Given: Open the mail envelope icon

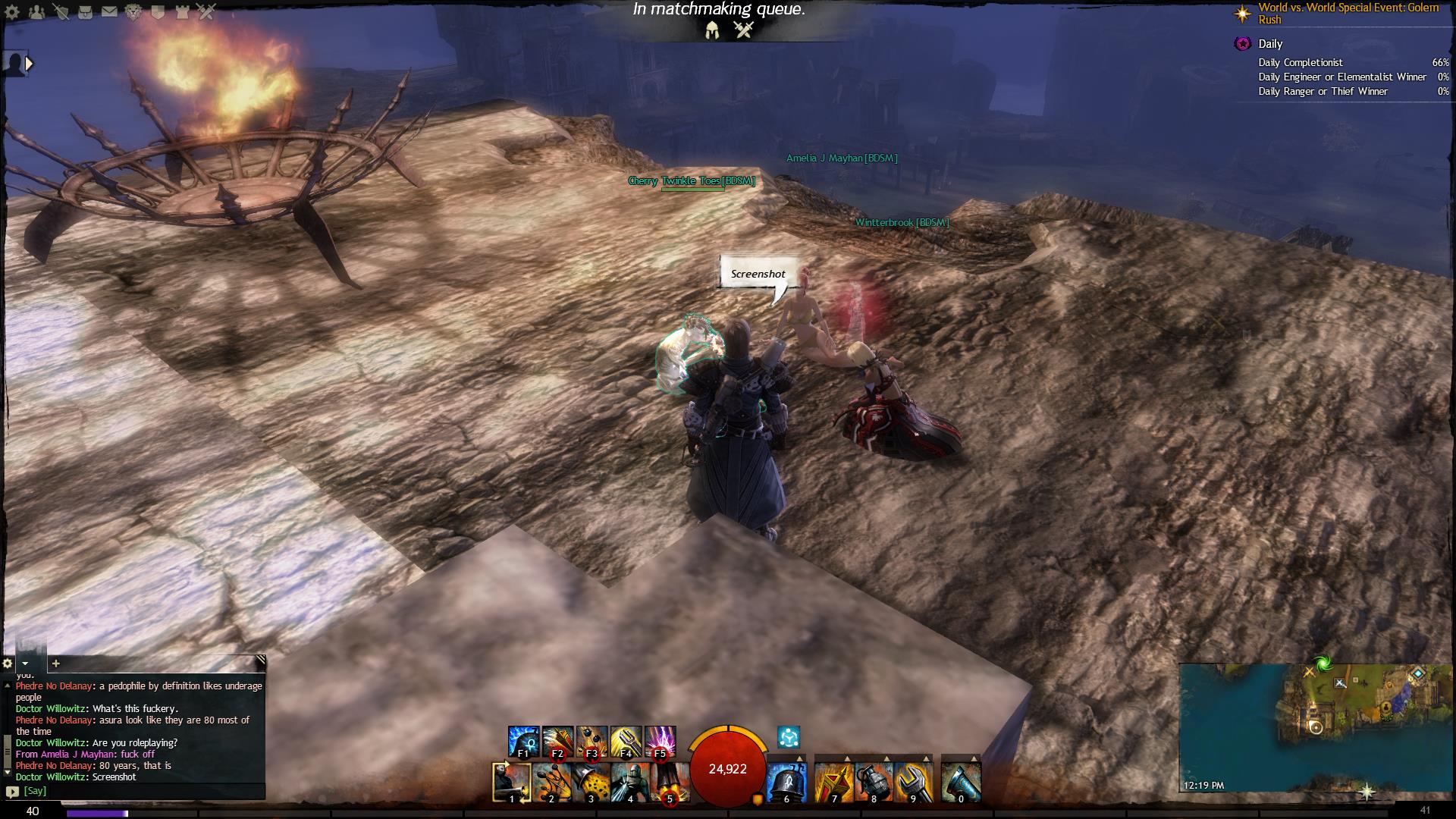Looking at the screenshot, I should [x=109, y=11].
